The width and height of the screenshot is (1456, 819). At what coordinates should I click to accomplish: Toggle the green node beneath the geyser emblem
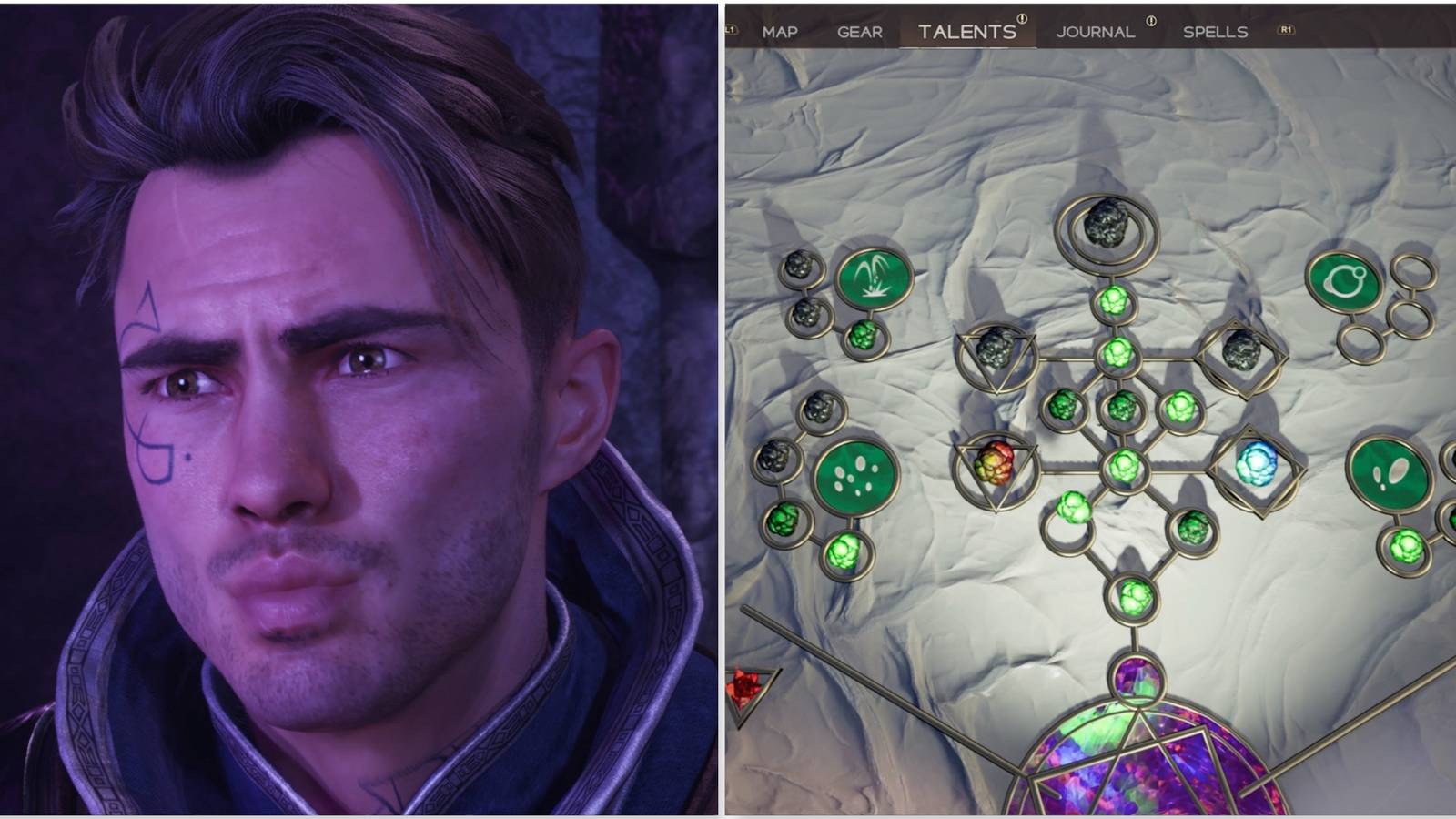tap(864, 339)
